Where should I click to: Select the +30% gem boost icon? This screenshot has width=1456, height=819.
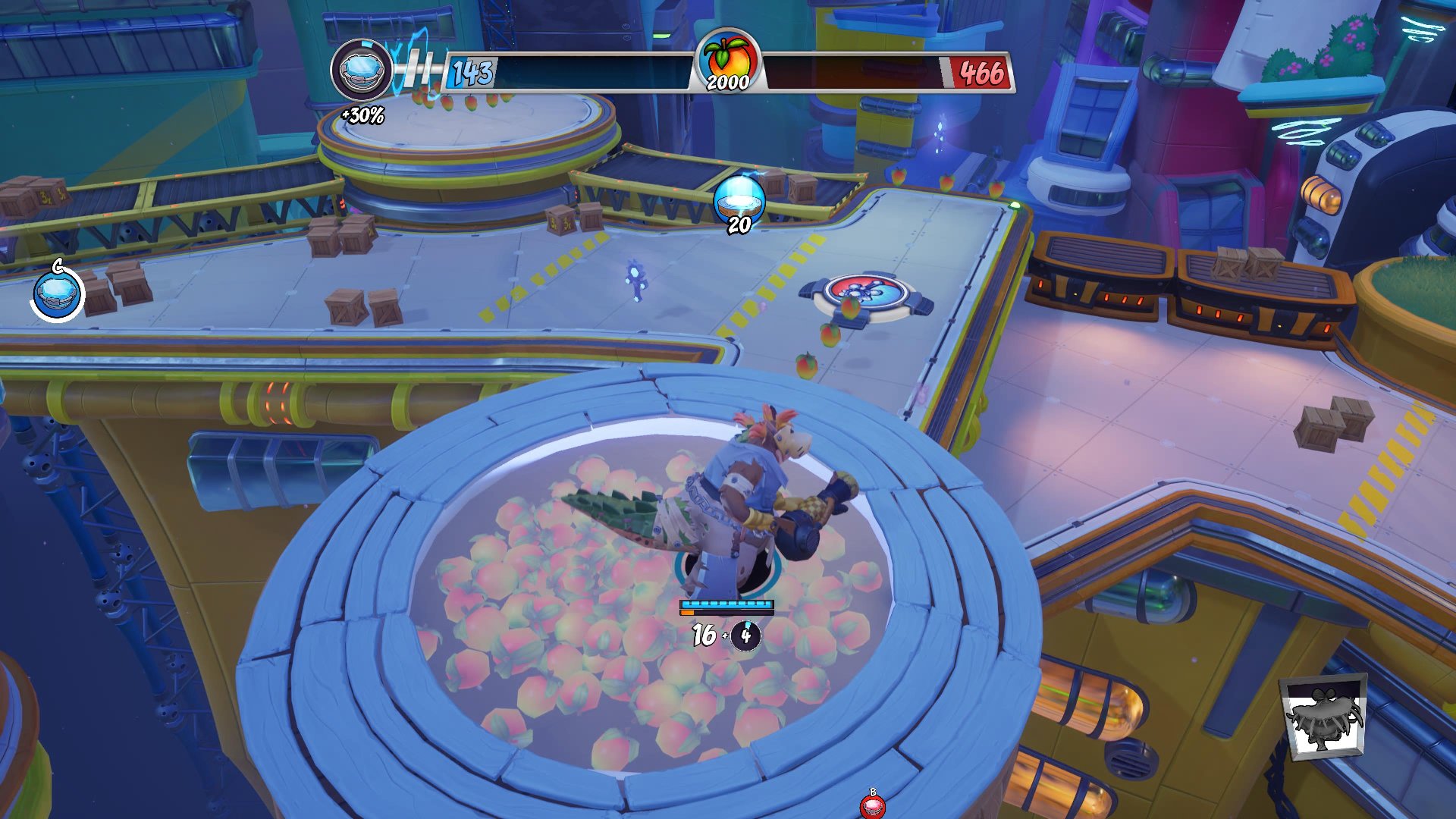361,71
